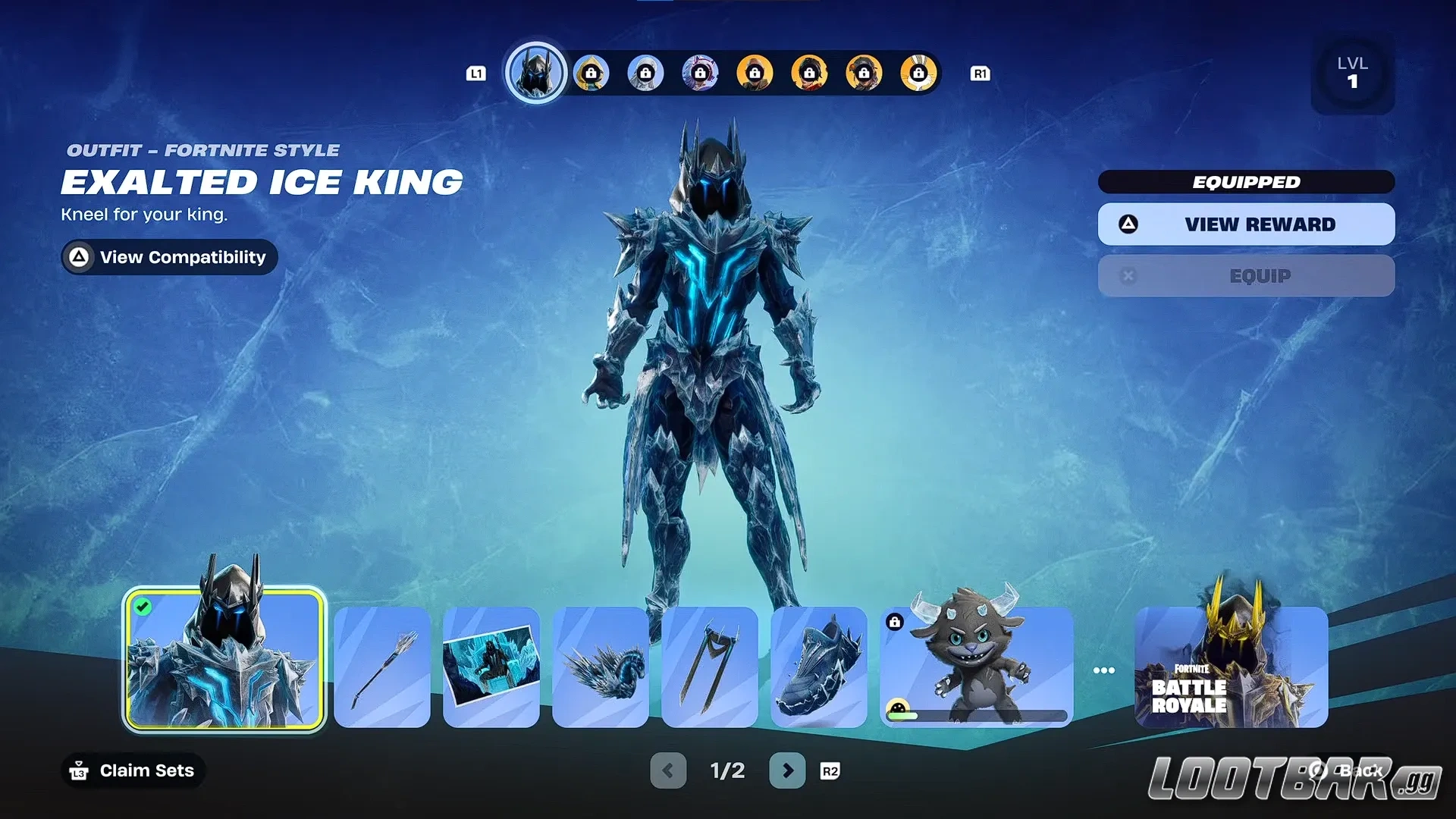Select the Exalted Ice King helmet avatar at top
This screenshot has height=819, width=1456.
tap(536, 72)
